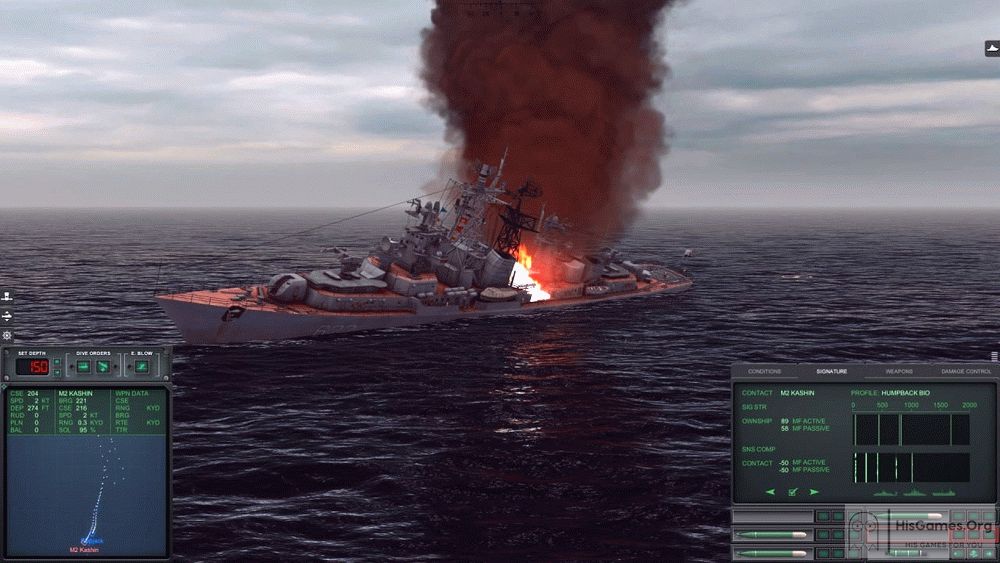
Task: Open the gear settings icon
Action: 7,335
